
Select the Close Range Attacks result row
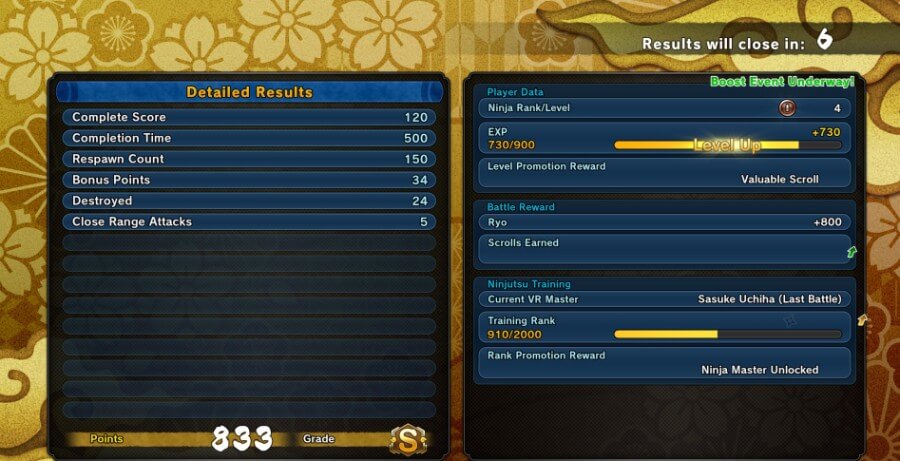pos(249,222)
